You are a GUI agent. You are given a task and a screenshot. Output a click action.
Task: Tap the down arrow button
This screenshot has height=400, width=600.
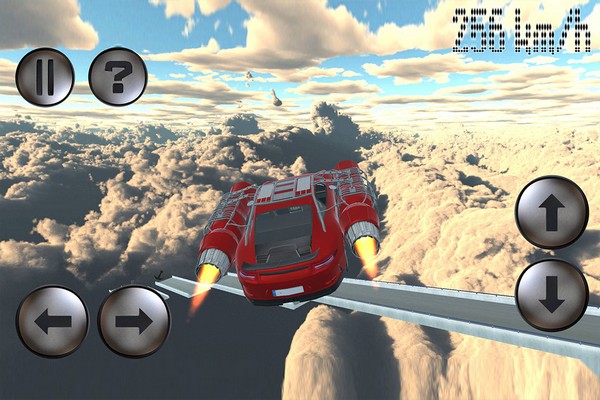551,295
